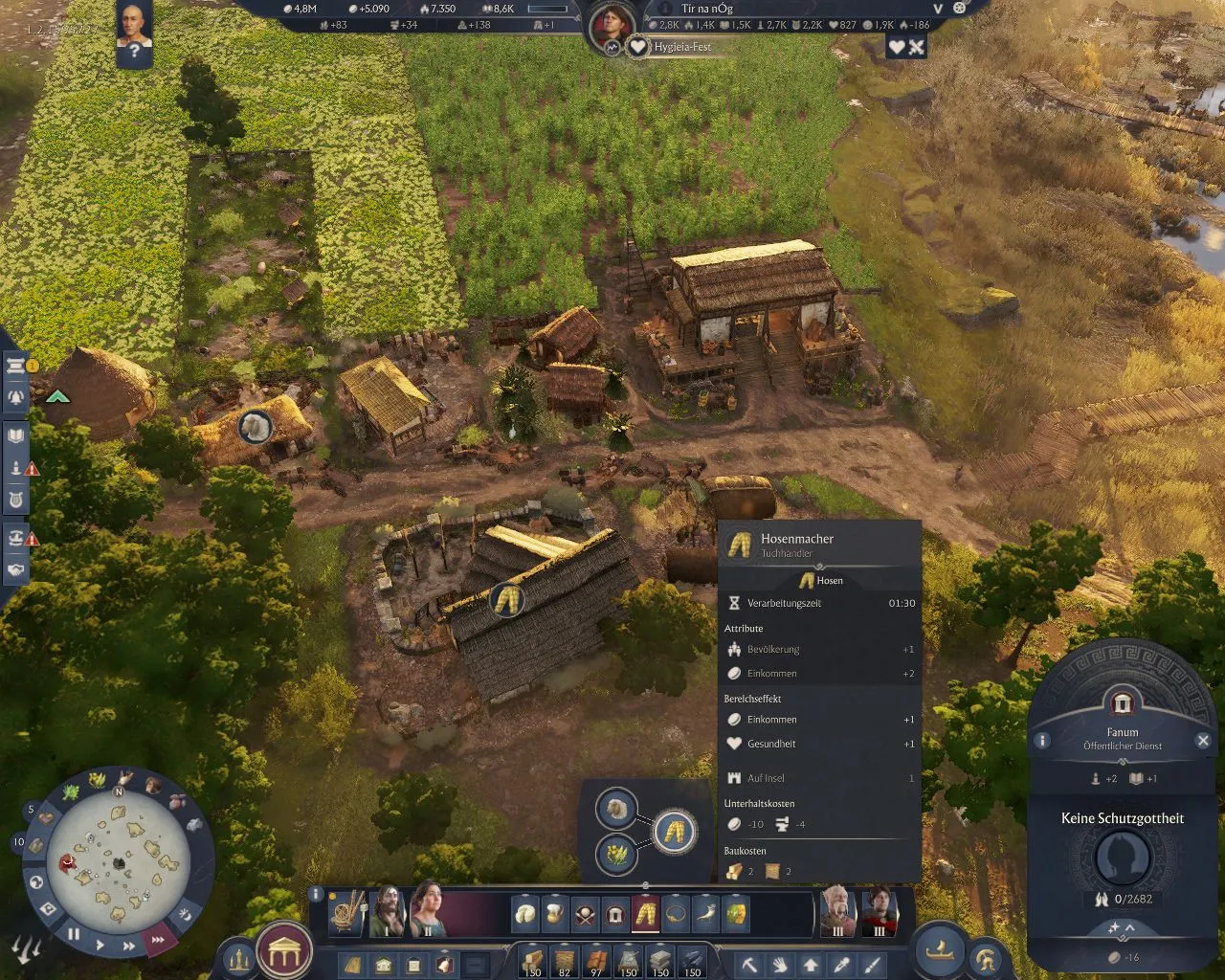Choose the Fanum building in the build bar
1225x980 pixels.
[615, 914]
